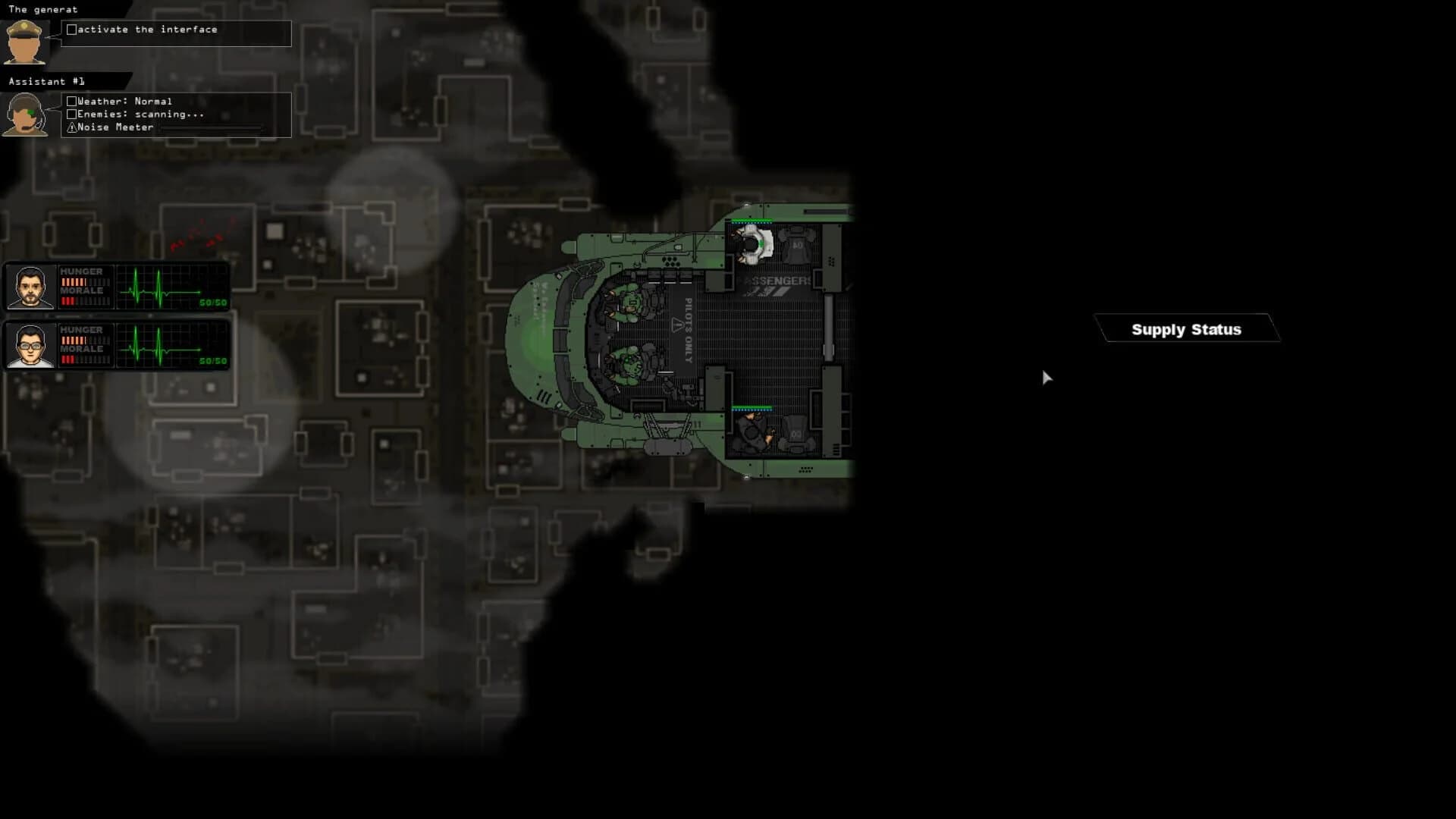The width and height of the screenshot is (1456, 819).
Task: Click the 'Assistant #1' label header
Action: (x=45, y=80)
